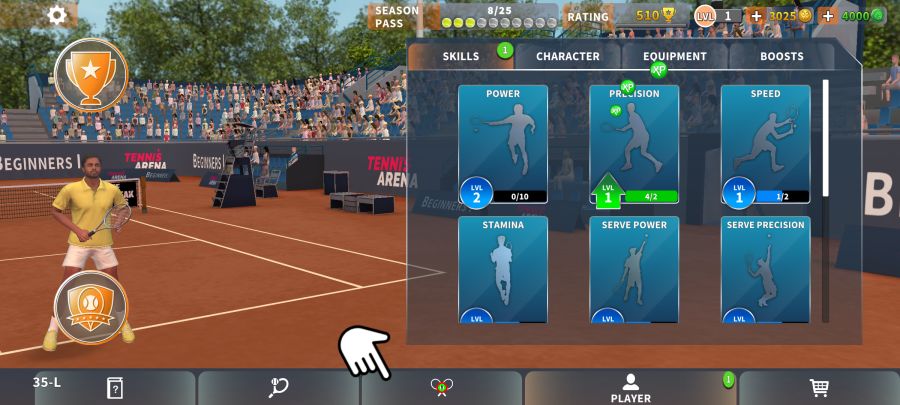Pick the Serve Precision skill card
Image resolution: width=900 pixels, height=405 pixels.
765,270
